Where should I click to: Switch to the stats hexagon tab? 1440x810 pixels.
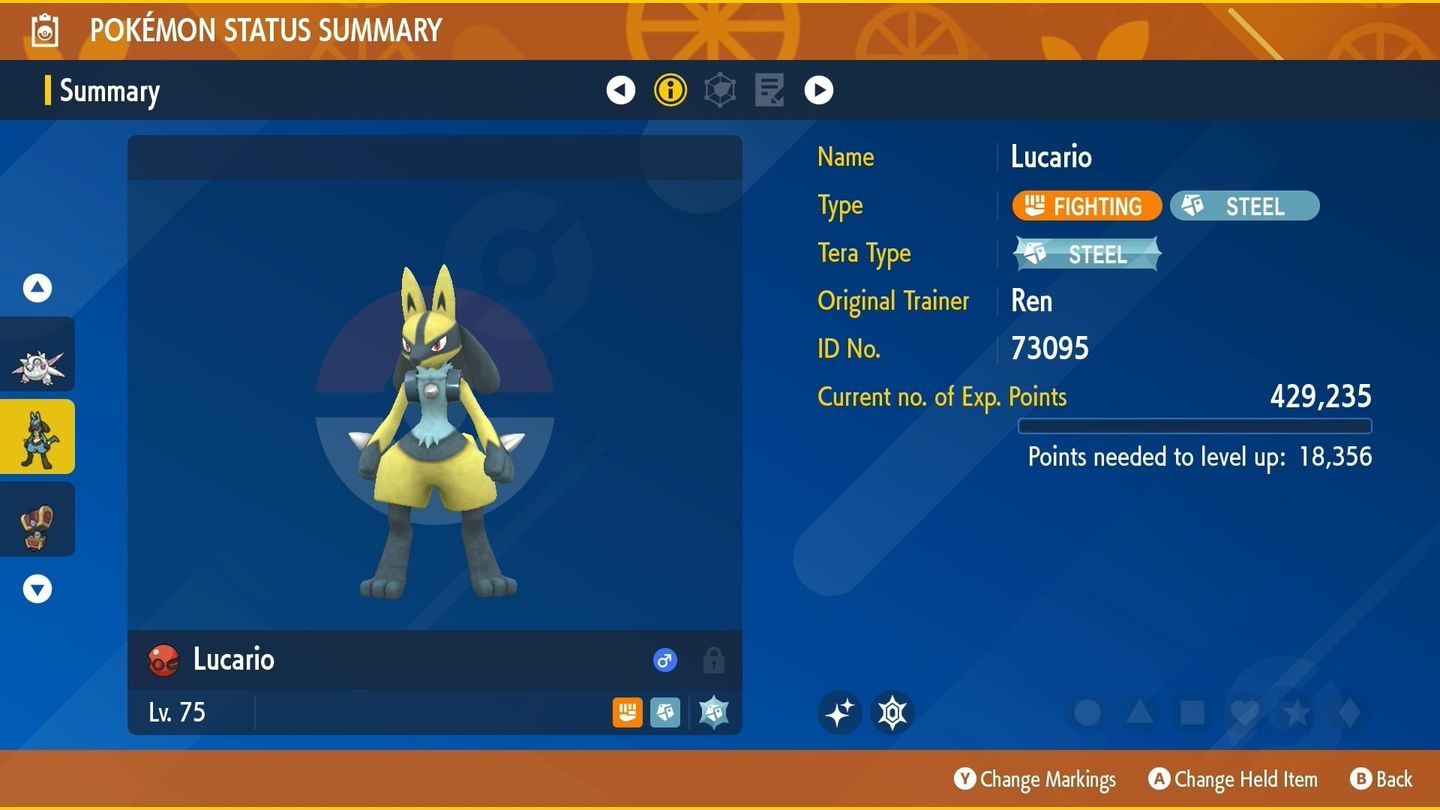pyautogui.click(x=720, y=91)
